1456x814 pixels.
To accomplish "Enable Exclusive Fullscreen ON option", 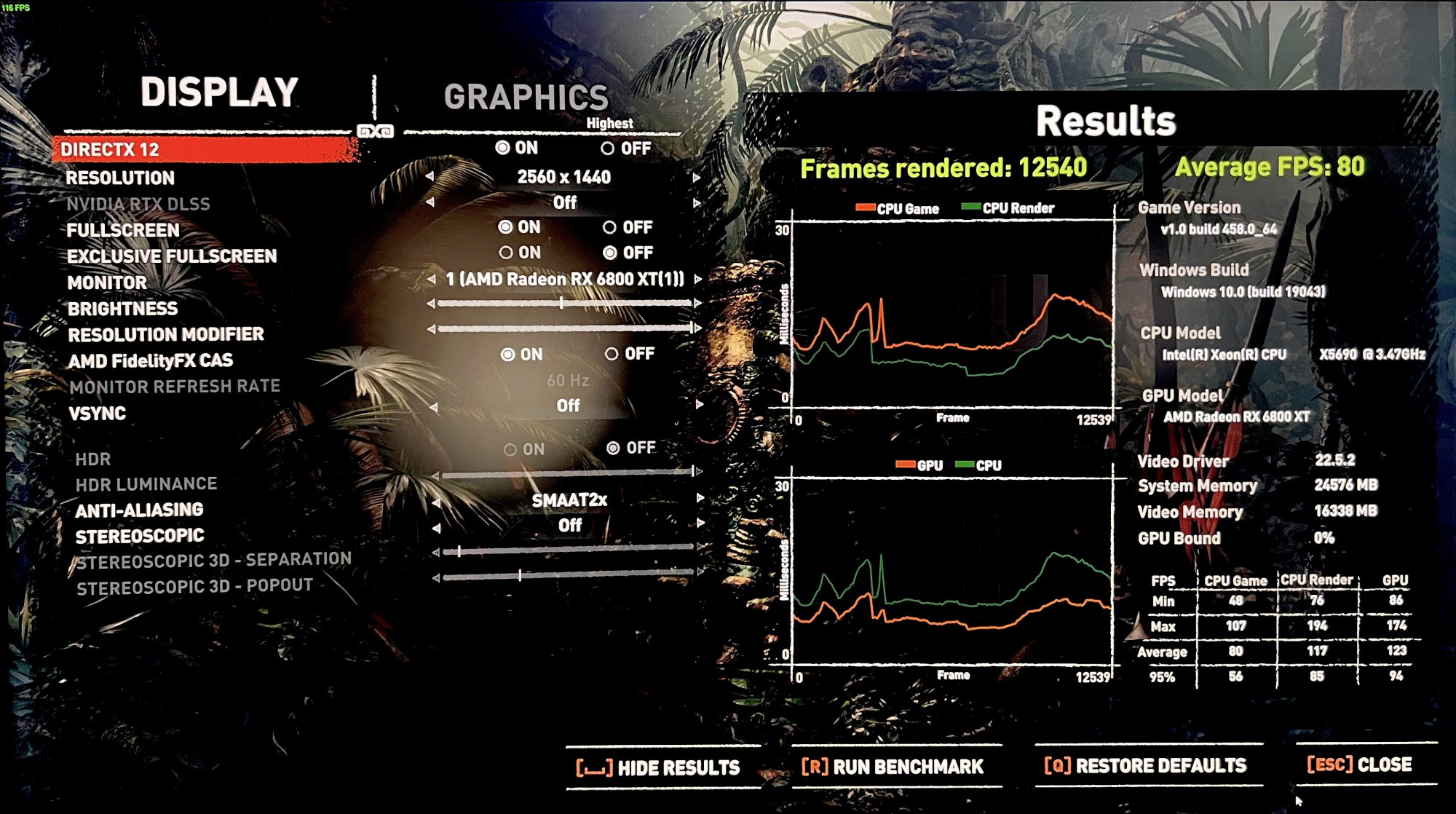I will [x=506, y=253].
